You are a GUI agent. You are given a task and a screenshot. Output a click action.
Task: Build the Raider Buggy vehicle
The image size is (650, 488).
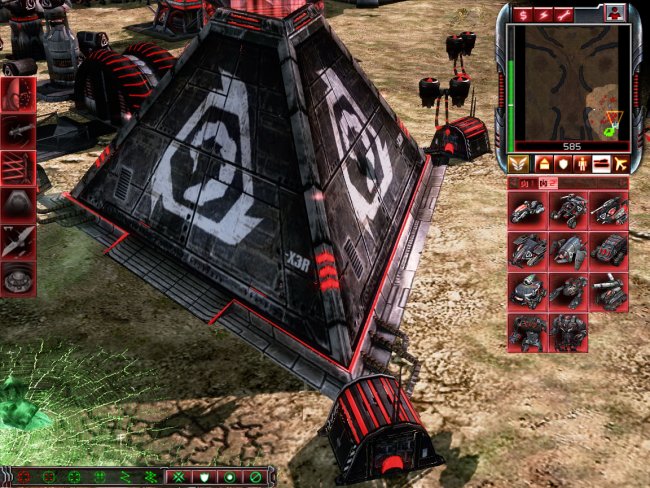tap(568, 209)
